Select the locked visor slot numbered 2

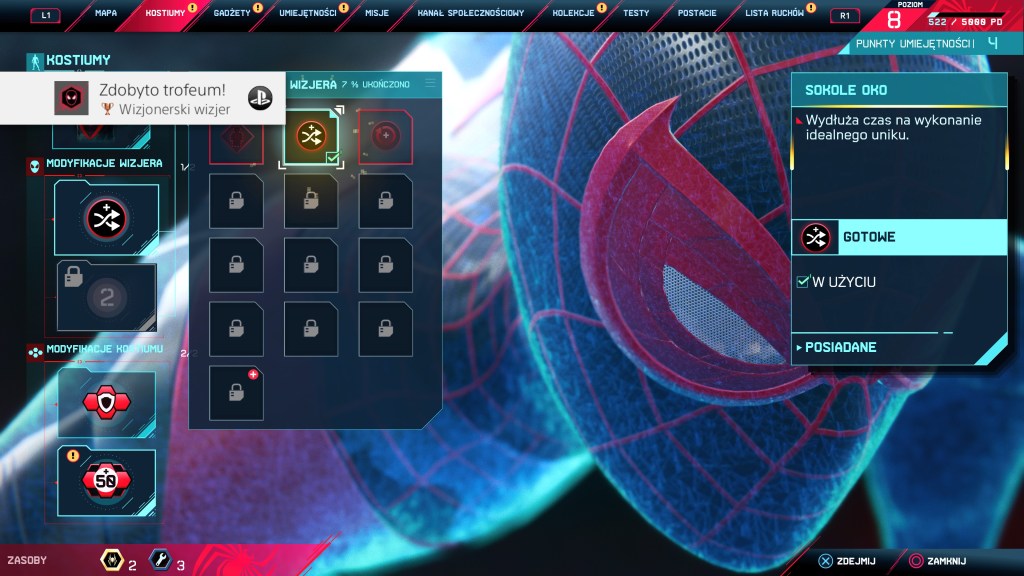[104, 296]
